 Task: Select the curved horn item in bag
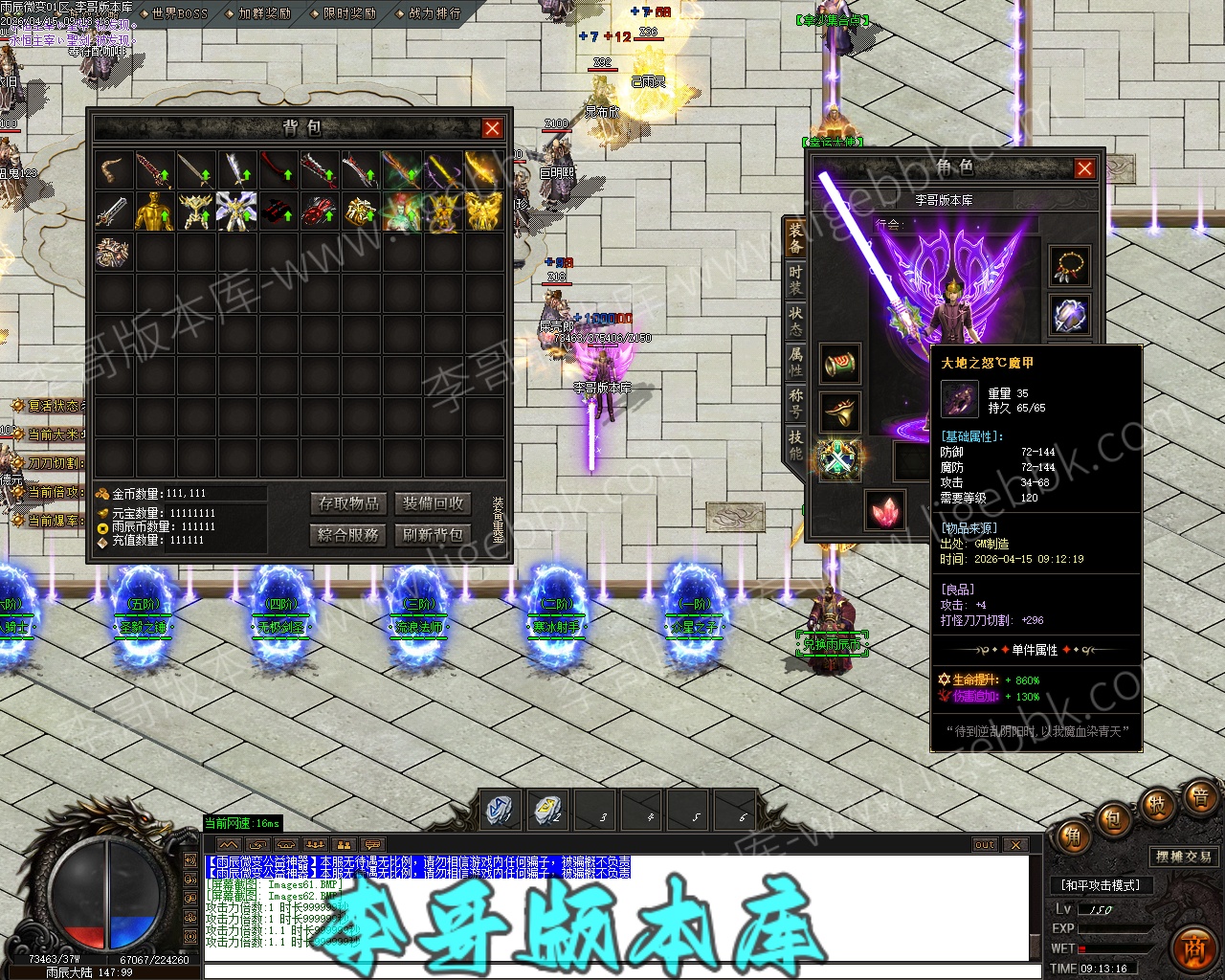tap(114, 169)
